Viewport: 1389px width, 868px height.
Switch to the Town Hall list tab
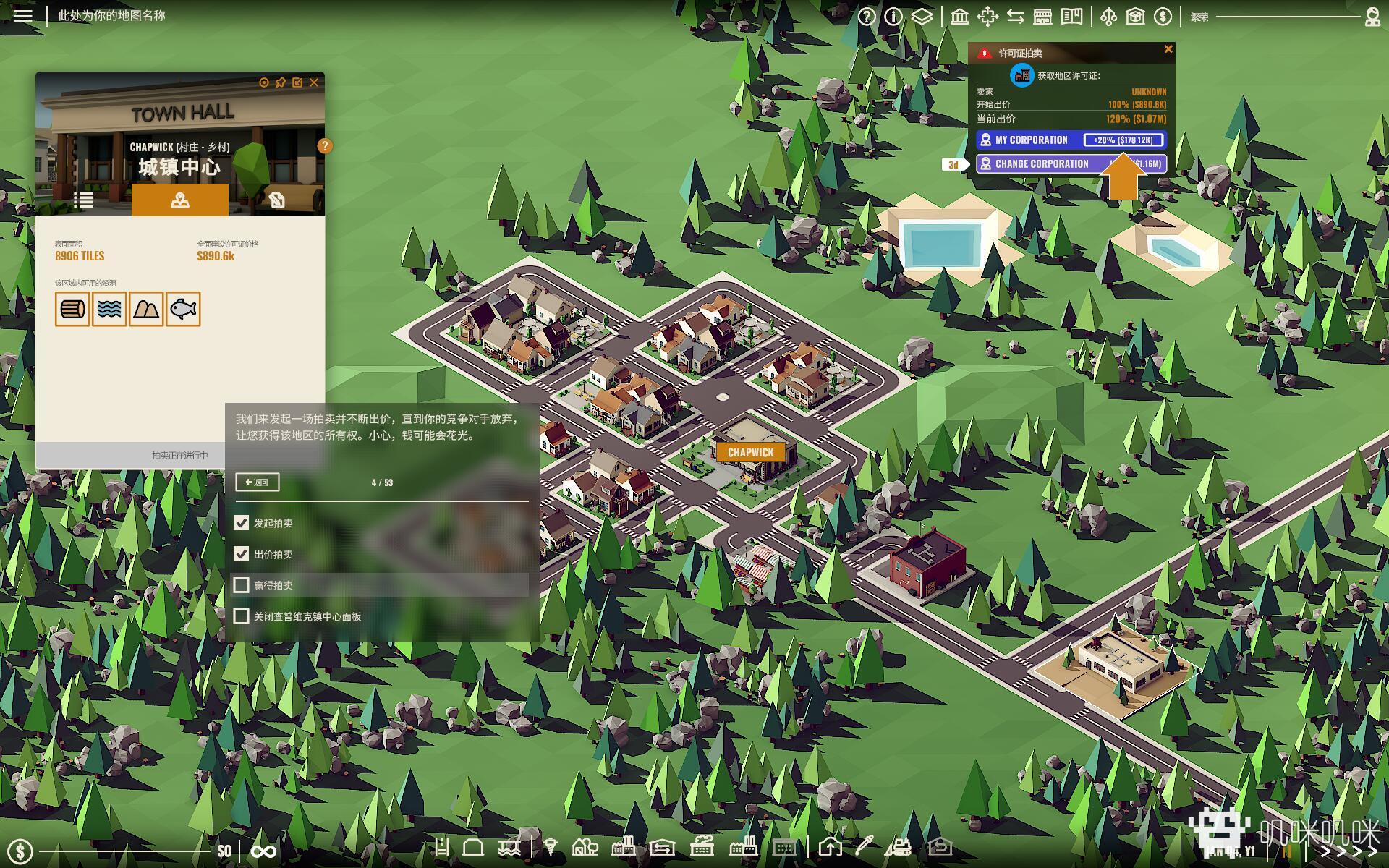[83, 200]
